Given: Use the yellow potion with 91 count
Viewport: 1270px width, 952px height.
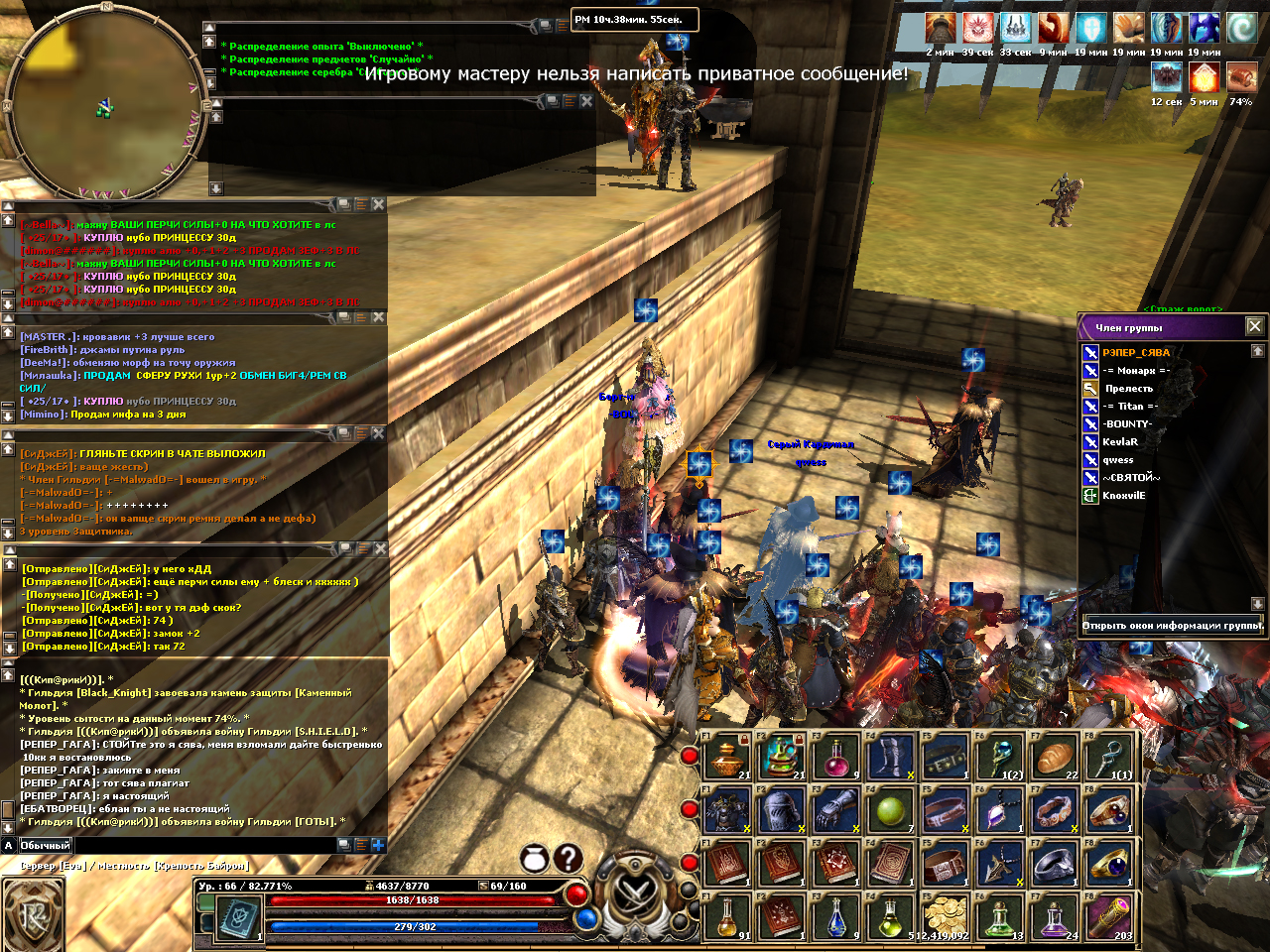Looking at the screenshot, I should pos(728,917).
